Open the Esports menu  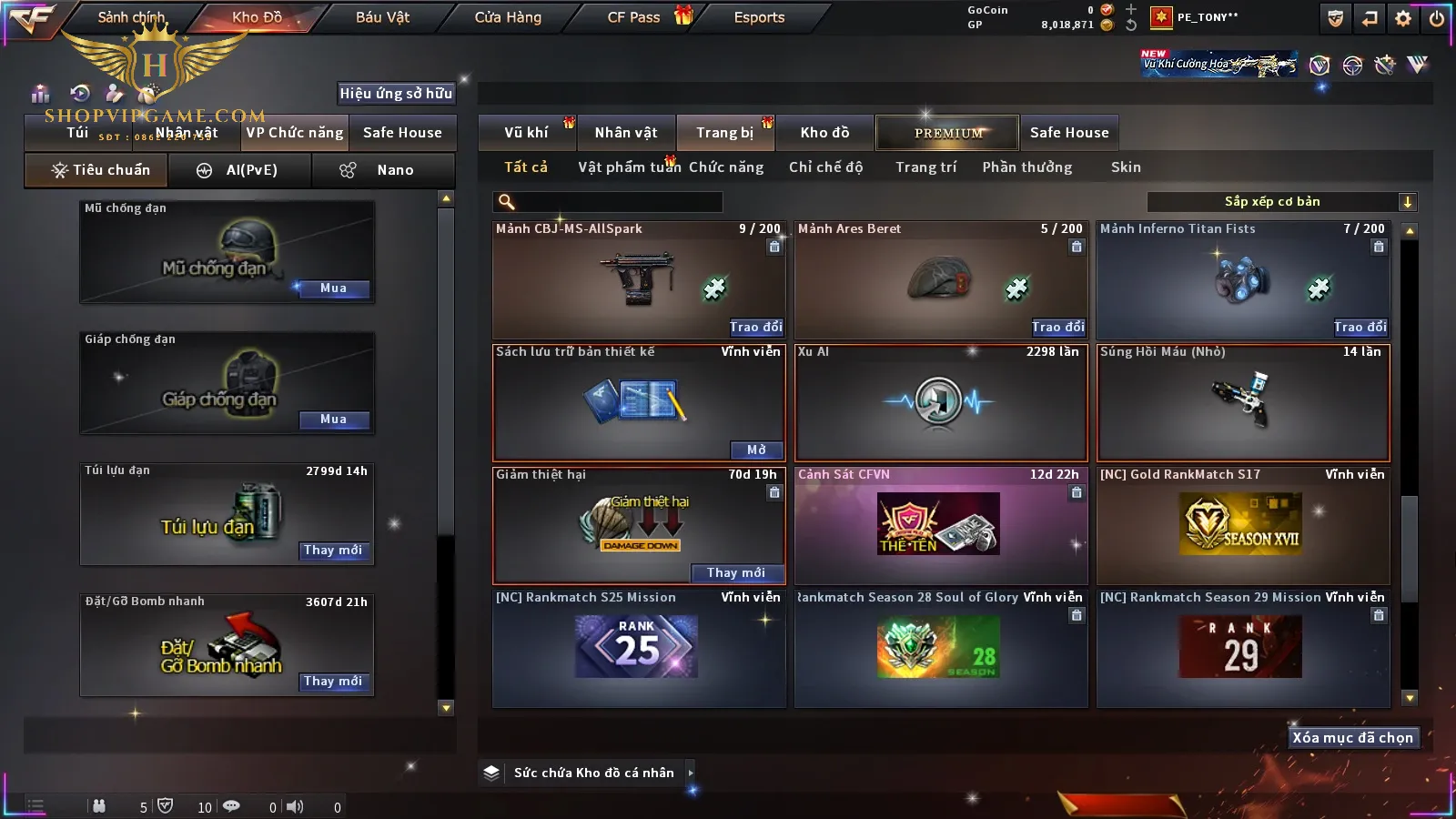coord(759,17)
